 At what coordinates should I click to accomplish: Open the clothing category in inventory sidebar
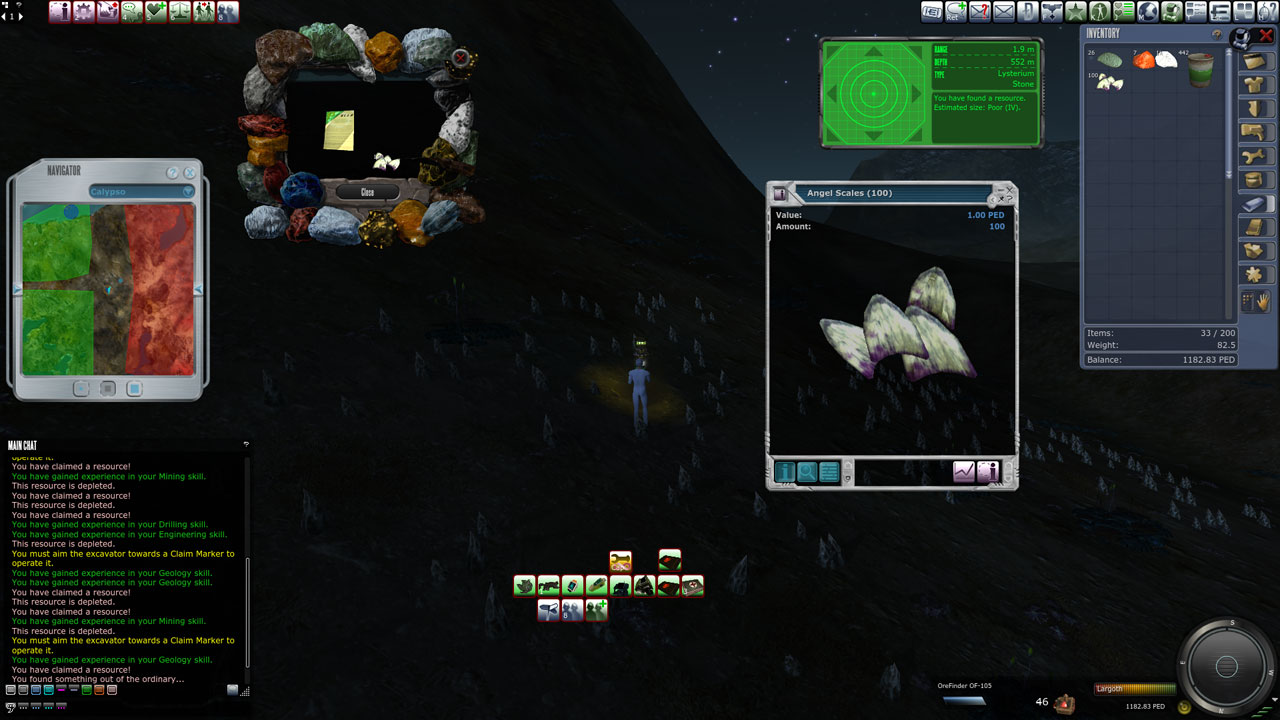click(1255, 85)
